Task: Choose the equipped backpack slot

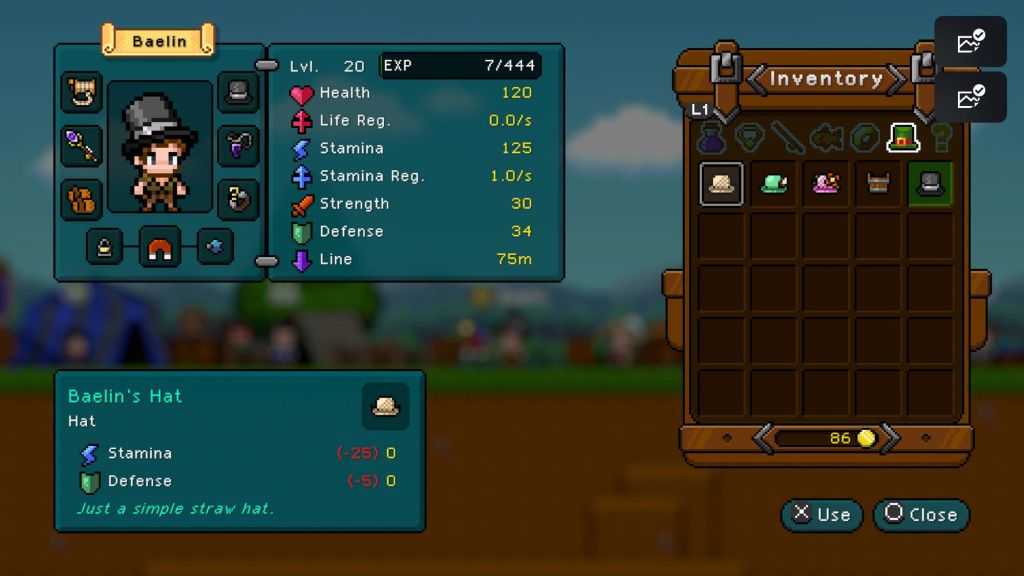Action: point(82,200)
